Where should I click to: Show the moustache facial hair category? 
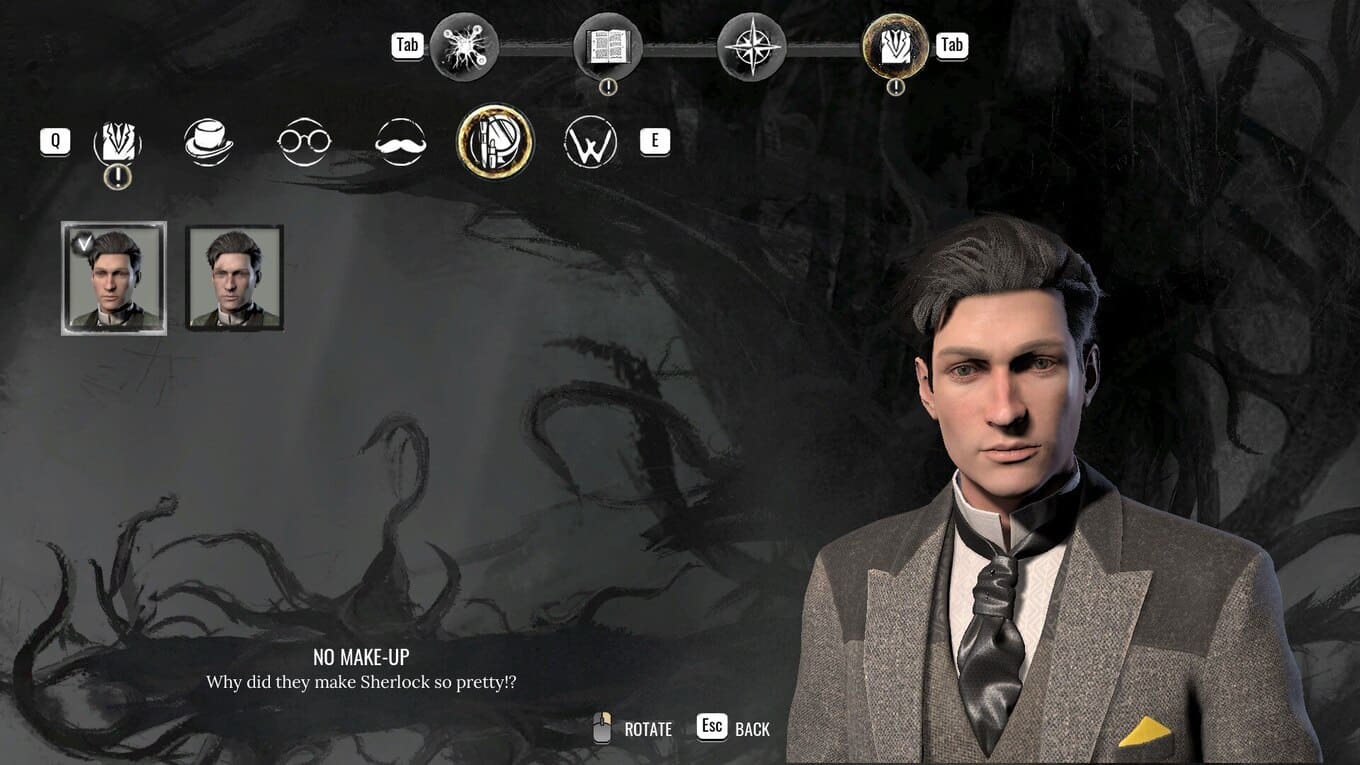400,142
